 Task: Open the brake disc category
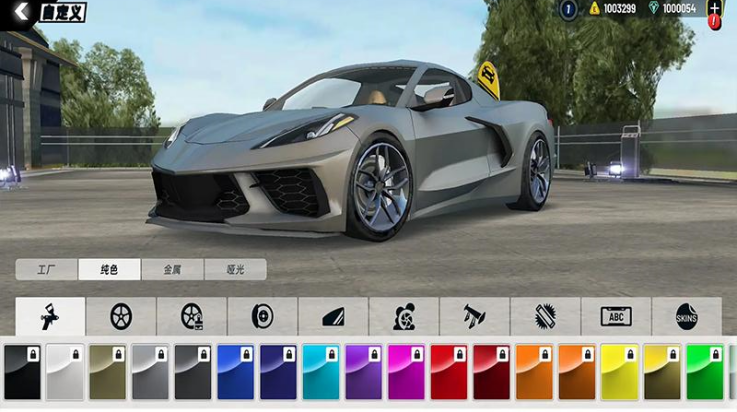point(262,317)
